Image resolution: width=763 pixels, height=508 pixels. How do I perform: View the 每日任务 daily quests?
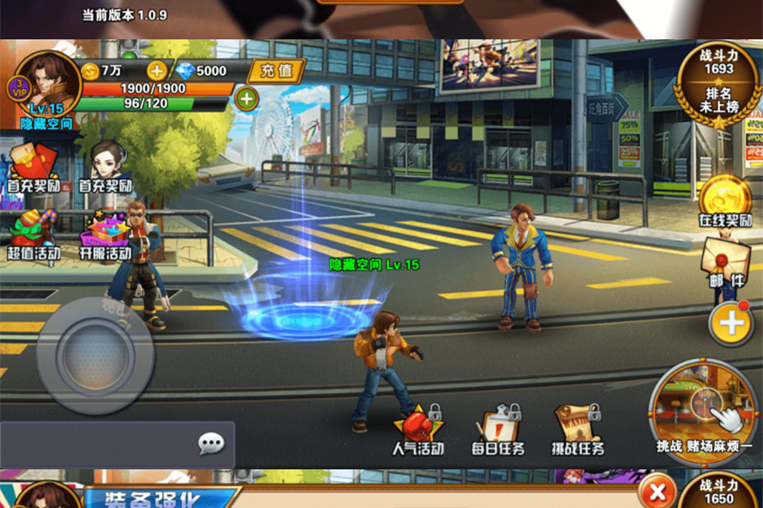pyautogui.click(x=497, y=428)
